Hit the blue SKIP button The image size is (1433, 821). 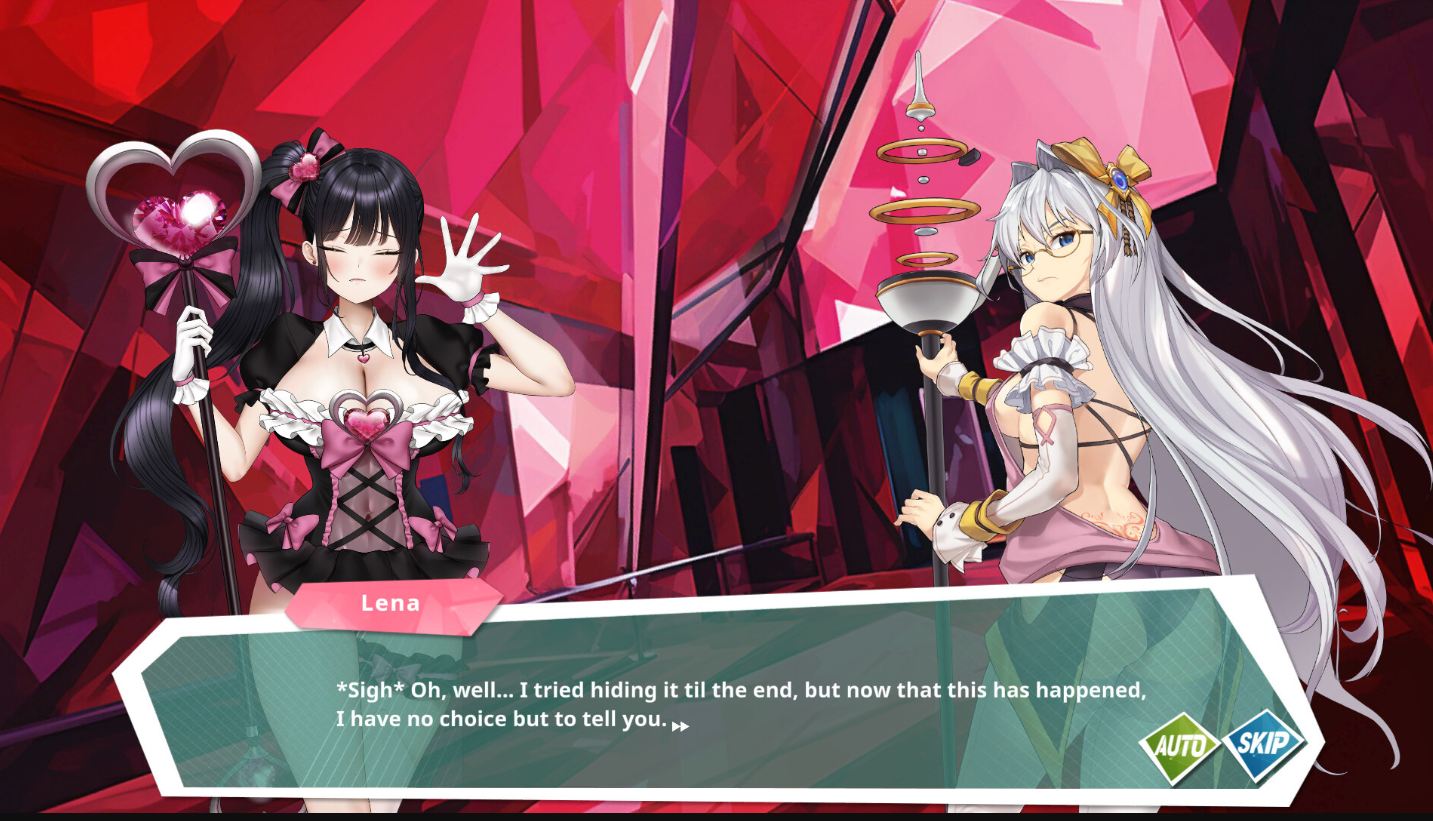click(1263, 744)
